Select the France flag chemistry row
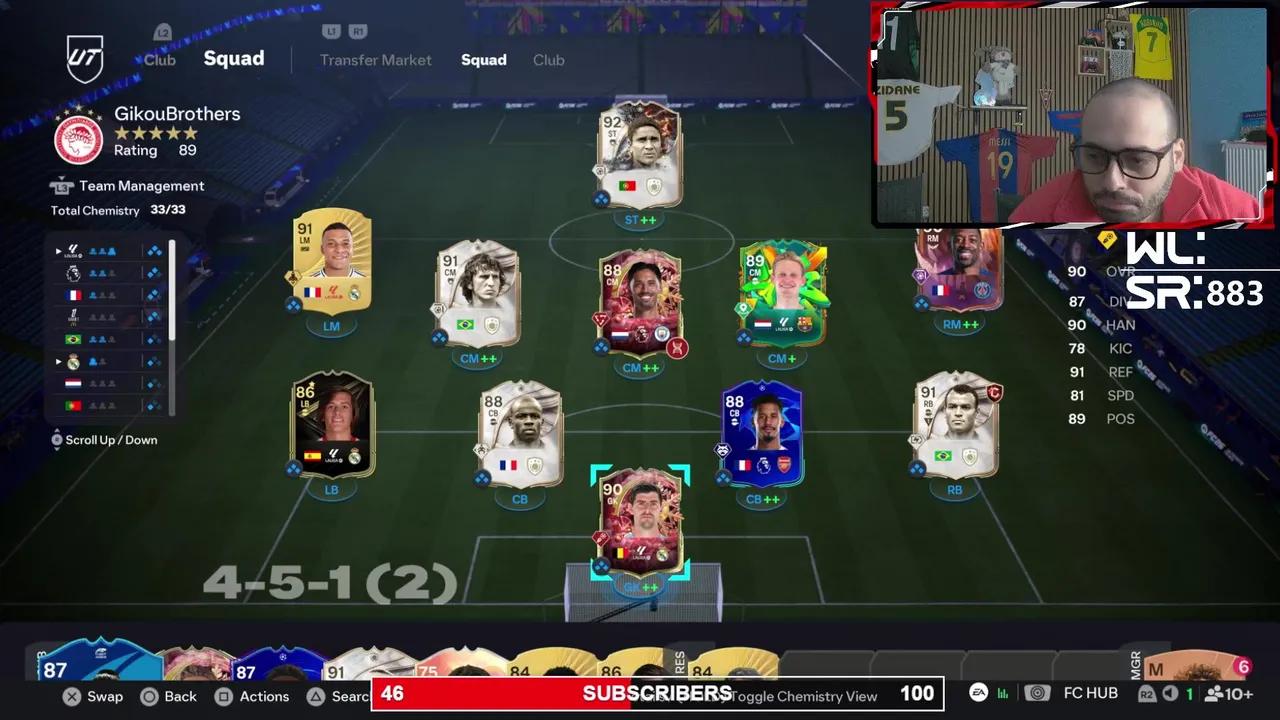This screenshot has height=720, width=1280. tap(72, 295)
